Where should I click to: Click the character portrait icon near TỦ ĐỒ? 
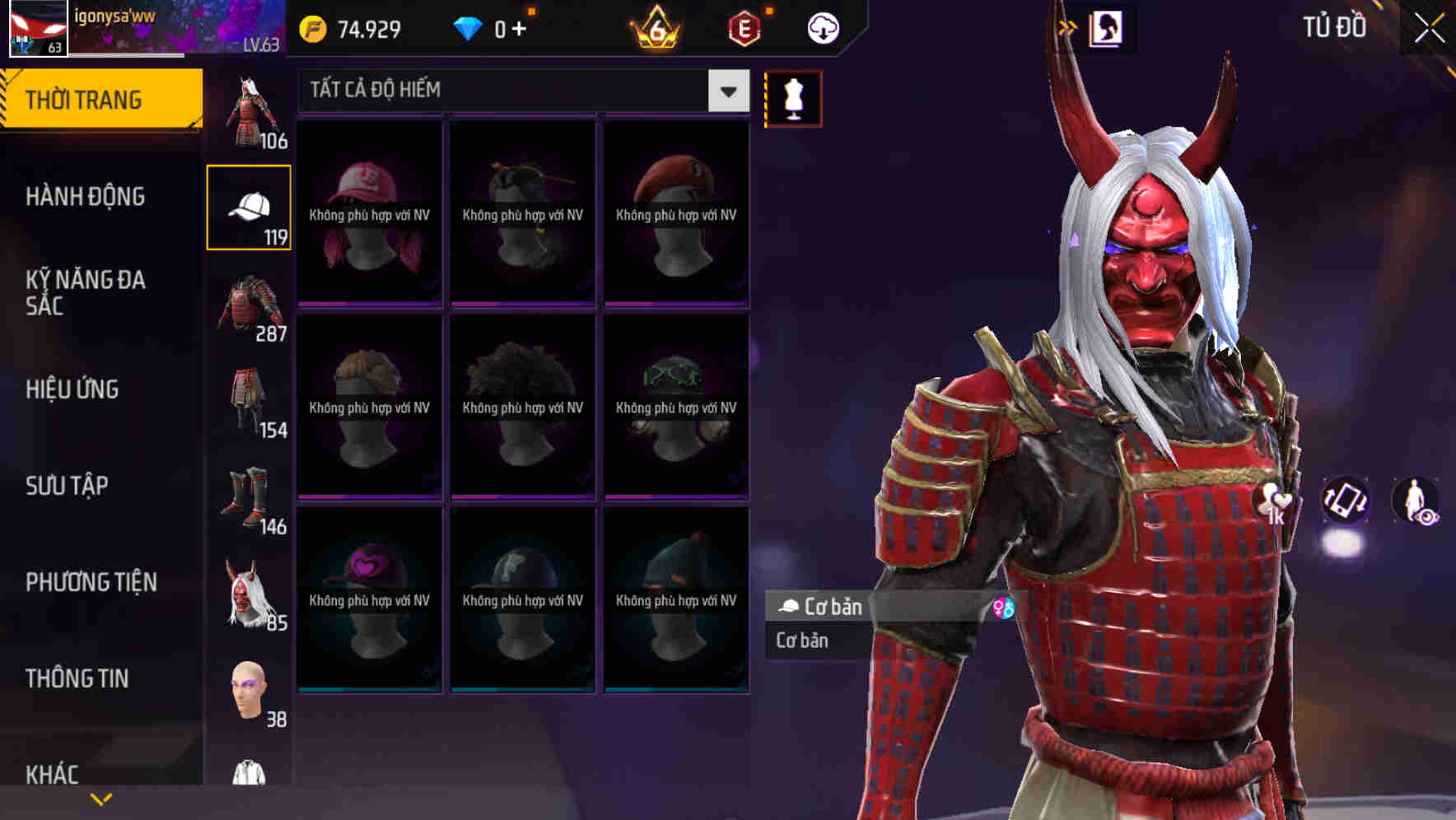point(1108,27)
